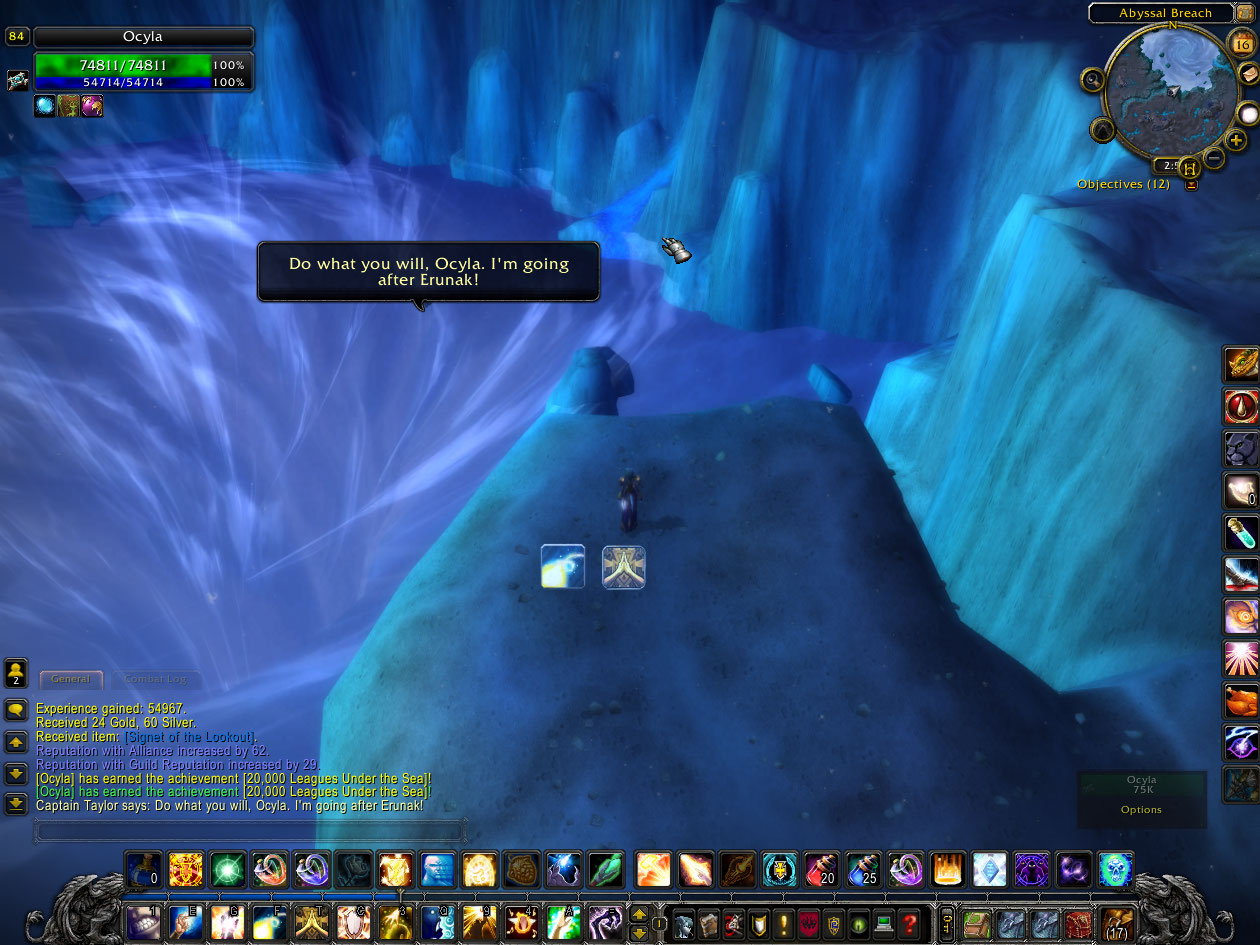Activate the ice crystal ability on upper bar
The image size is (1260, 945).
coord(989,868)
